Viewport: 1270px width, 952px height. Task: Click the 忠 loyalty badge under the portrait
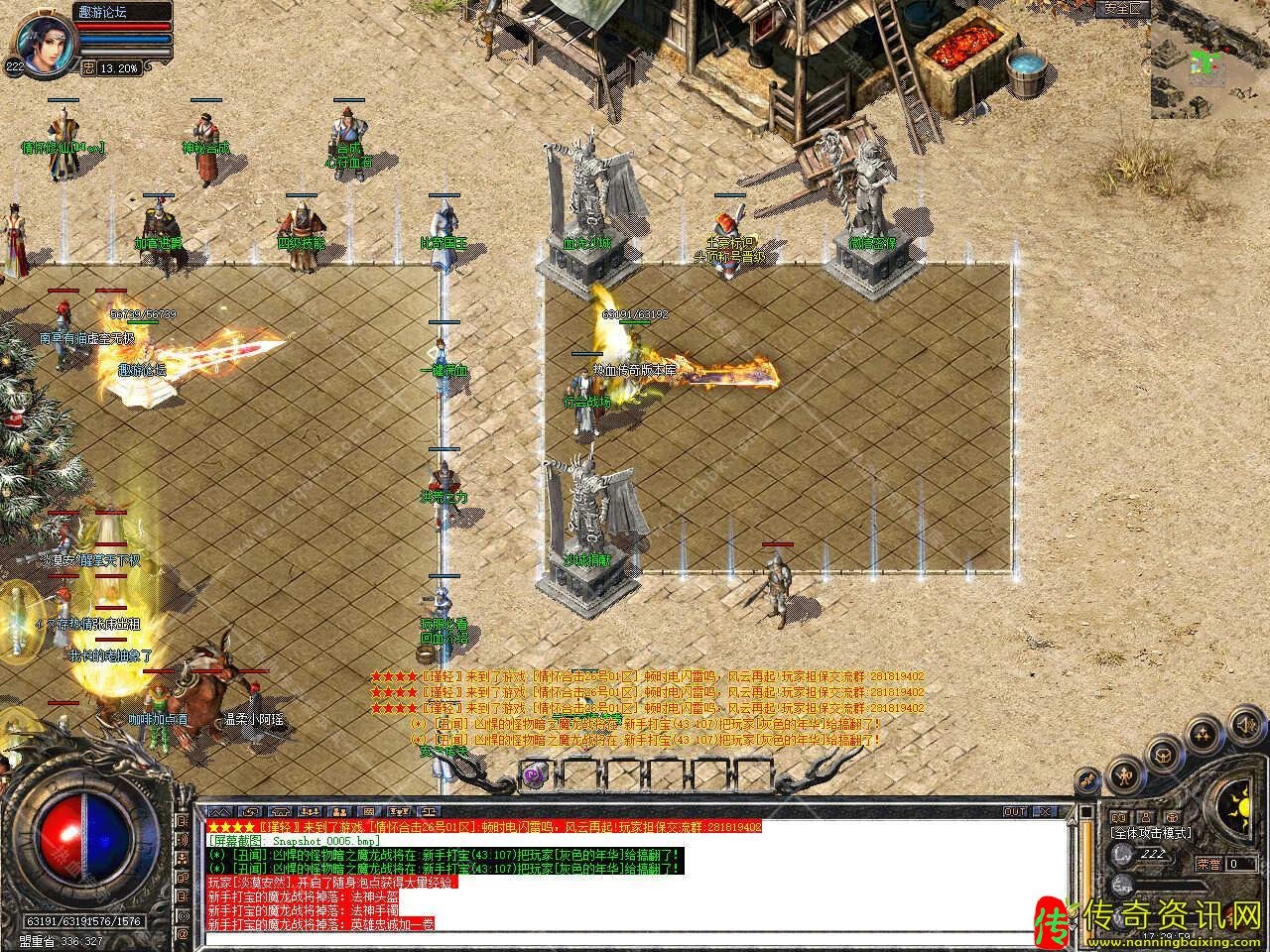[88, 68]
